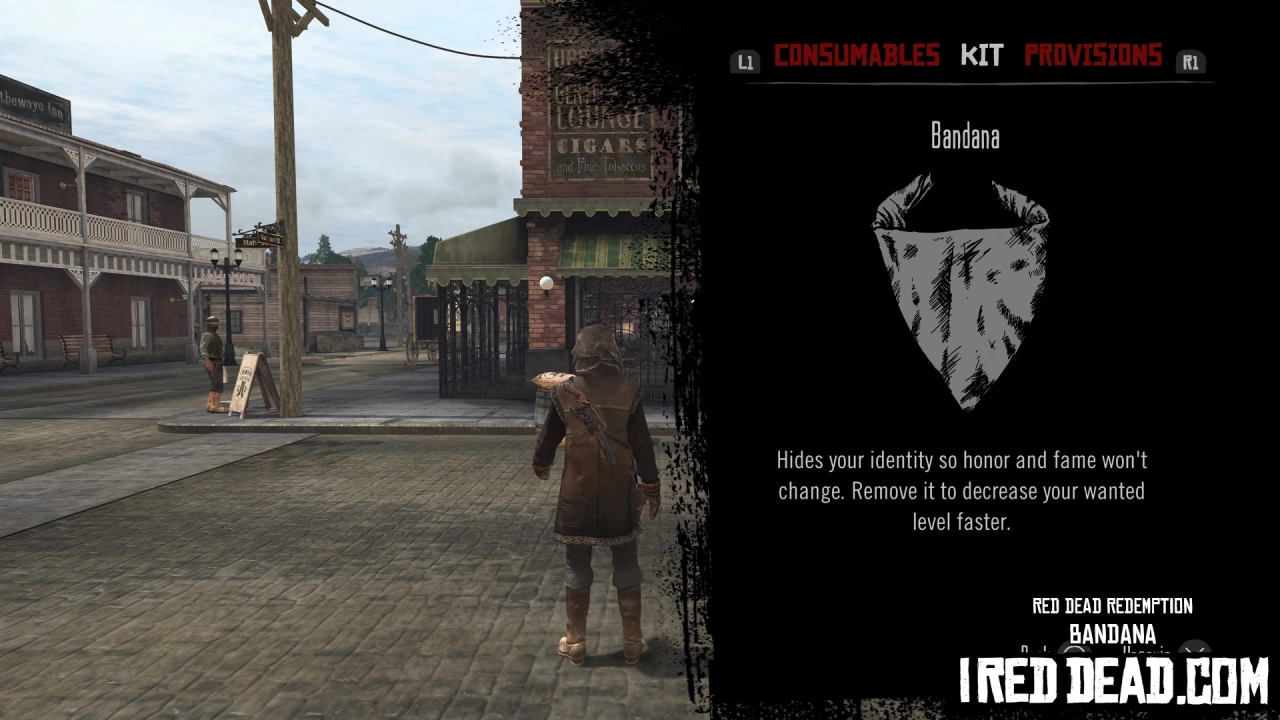Select the Kit tab
Screen dimensions: 1280x720
(981, 56)
